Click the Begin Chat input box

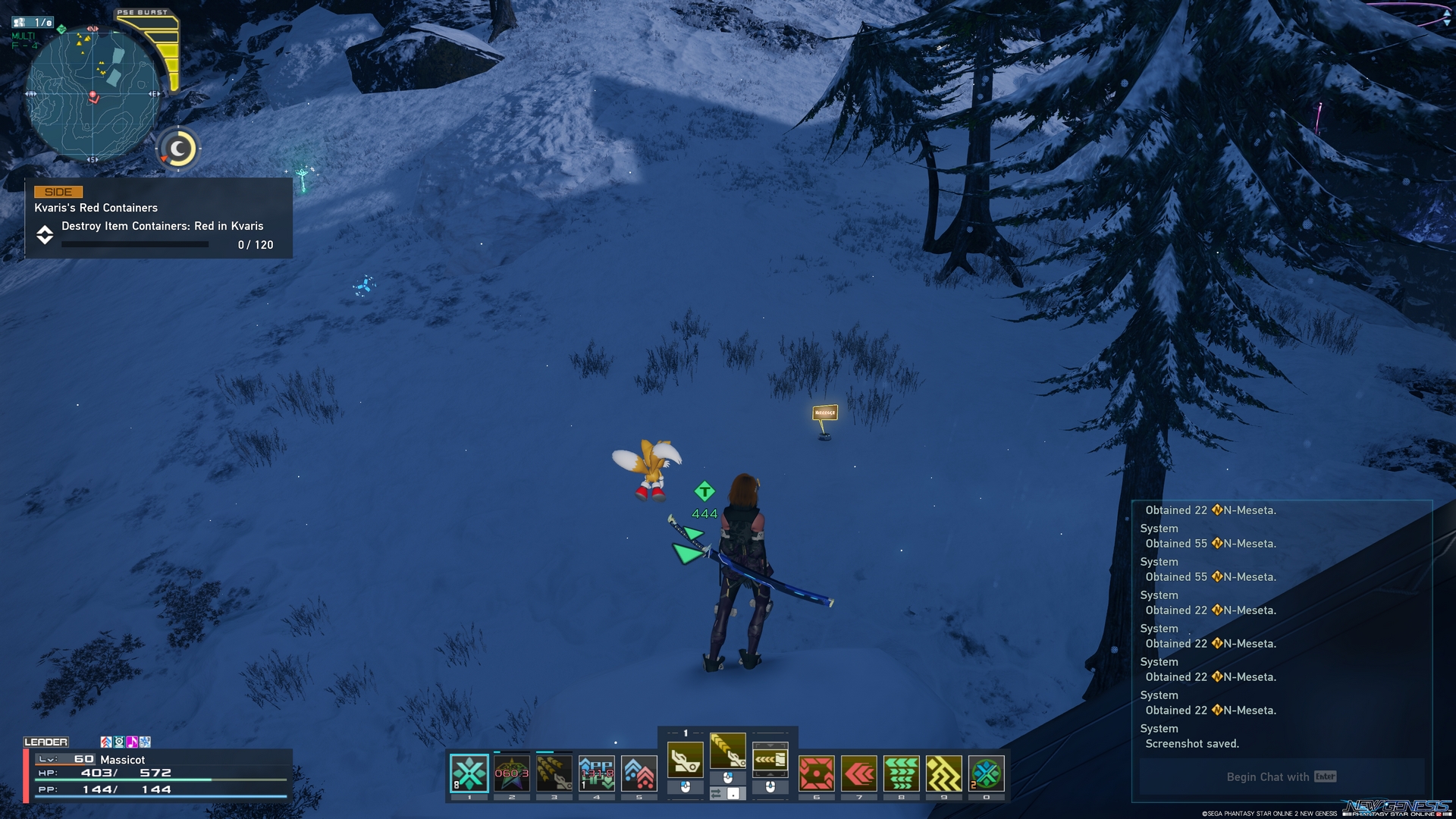[1282, 777]
